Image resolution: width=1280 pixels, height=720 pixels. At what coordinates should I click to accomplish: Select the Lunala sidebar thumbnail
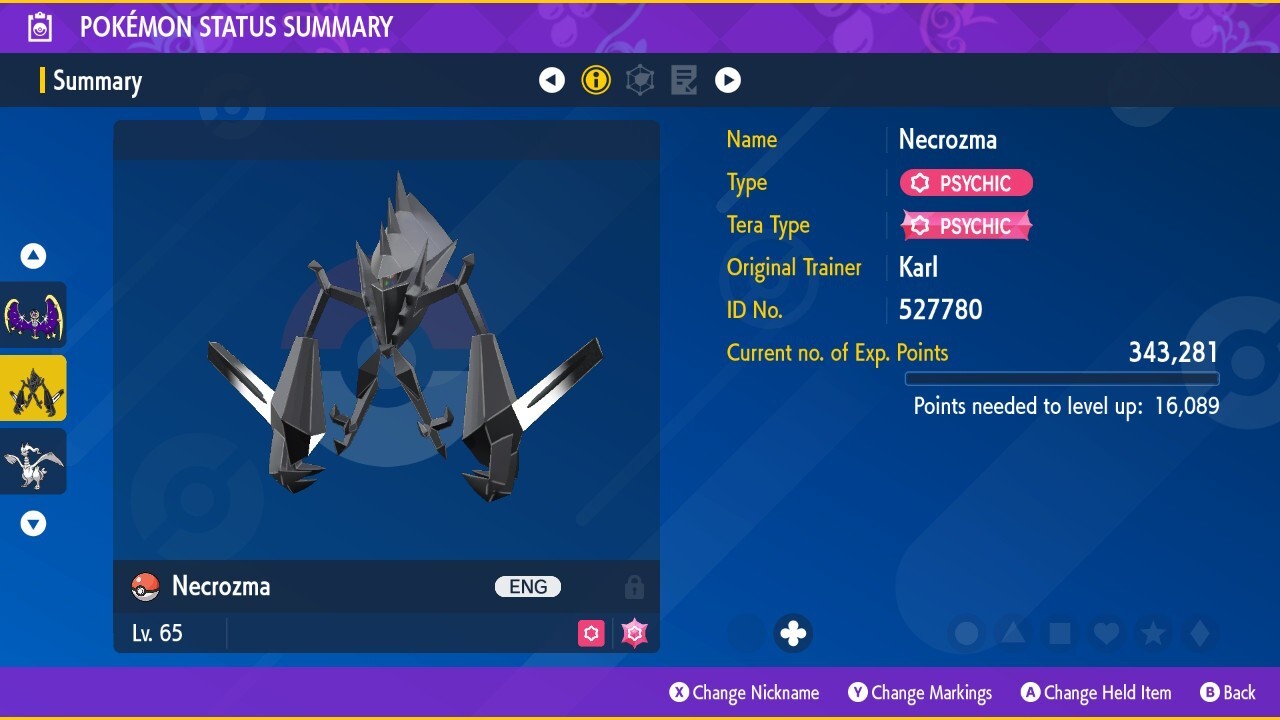point(33,315)
